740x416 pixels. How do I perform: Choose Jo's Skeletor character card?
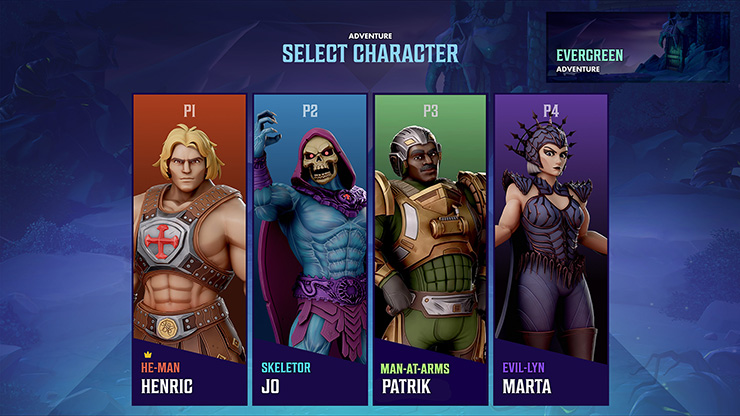pos(309,249)
